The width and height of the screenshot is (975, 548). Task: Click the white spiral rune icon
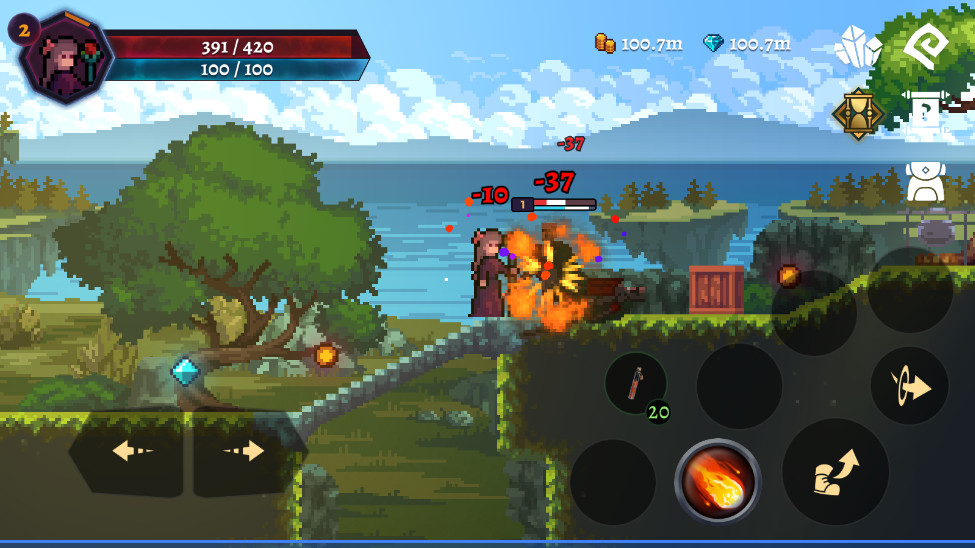point(925,46)
